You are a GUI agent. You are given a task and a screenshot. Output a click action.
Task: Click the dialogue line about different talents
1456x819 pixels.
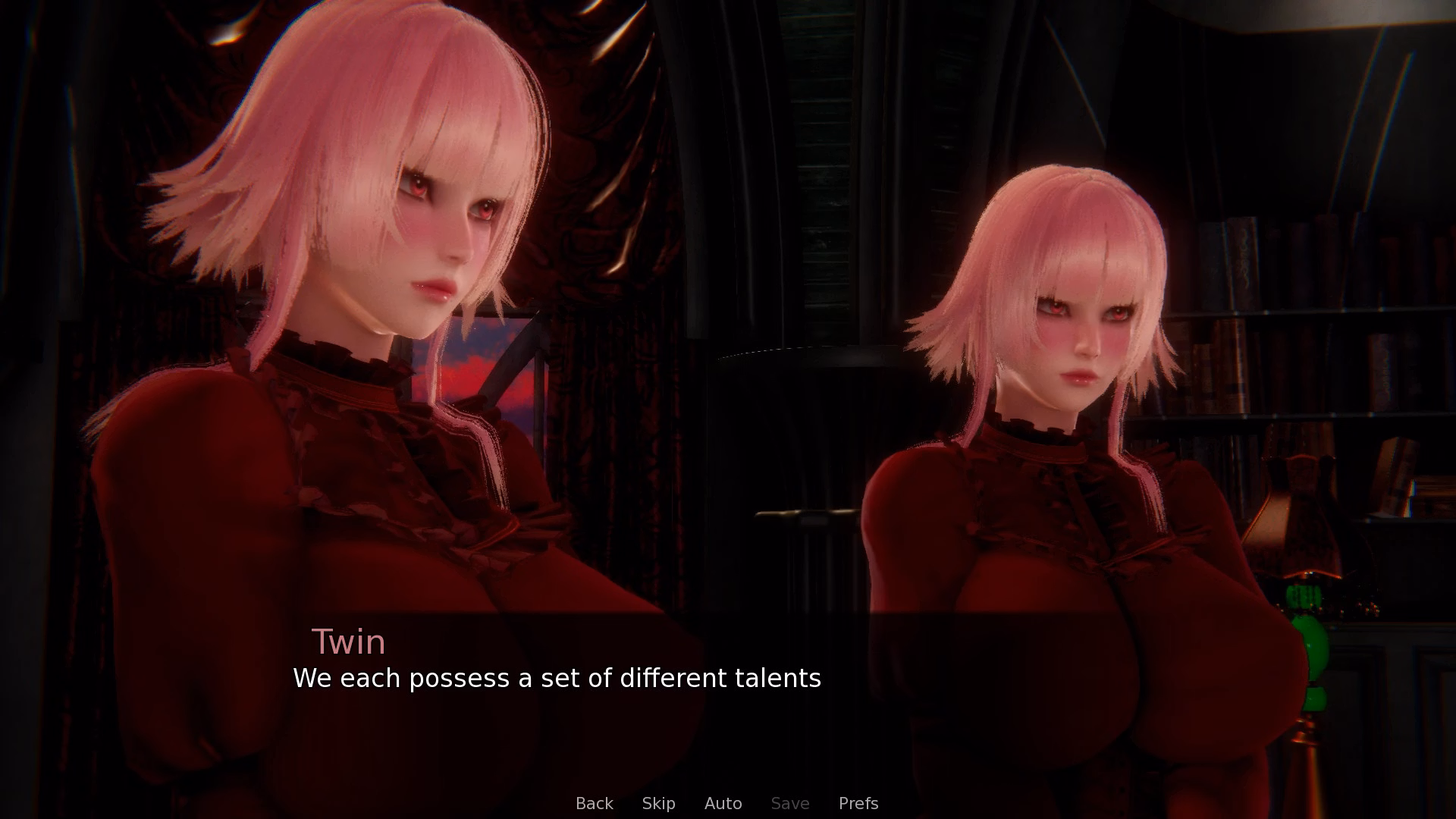(x=557, y=679)
